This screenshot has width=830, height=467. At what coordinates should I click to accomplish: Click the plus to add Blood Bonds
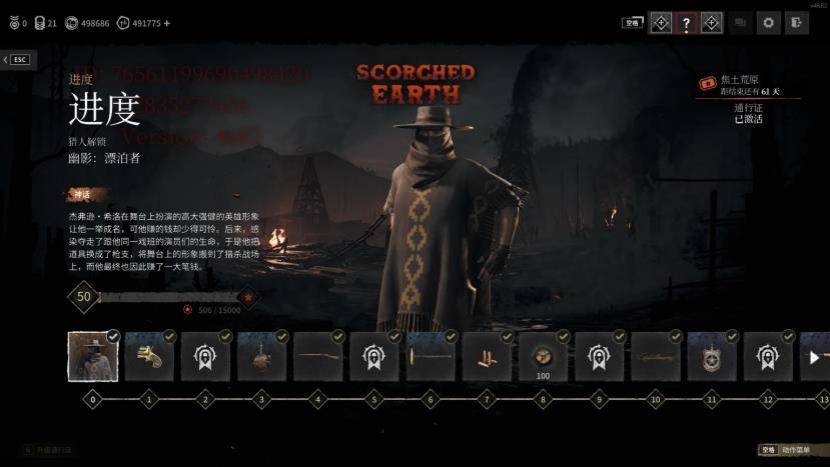coord(166,23)
